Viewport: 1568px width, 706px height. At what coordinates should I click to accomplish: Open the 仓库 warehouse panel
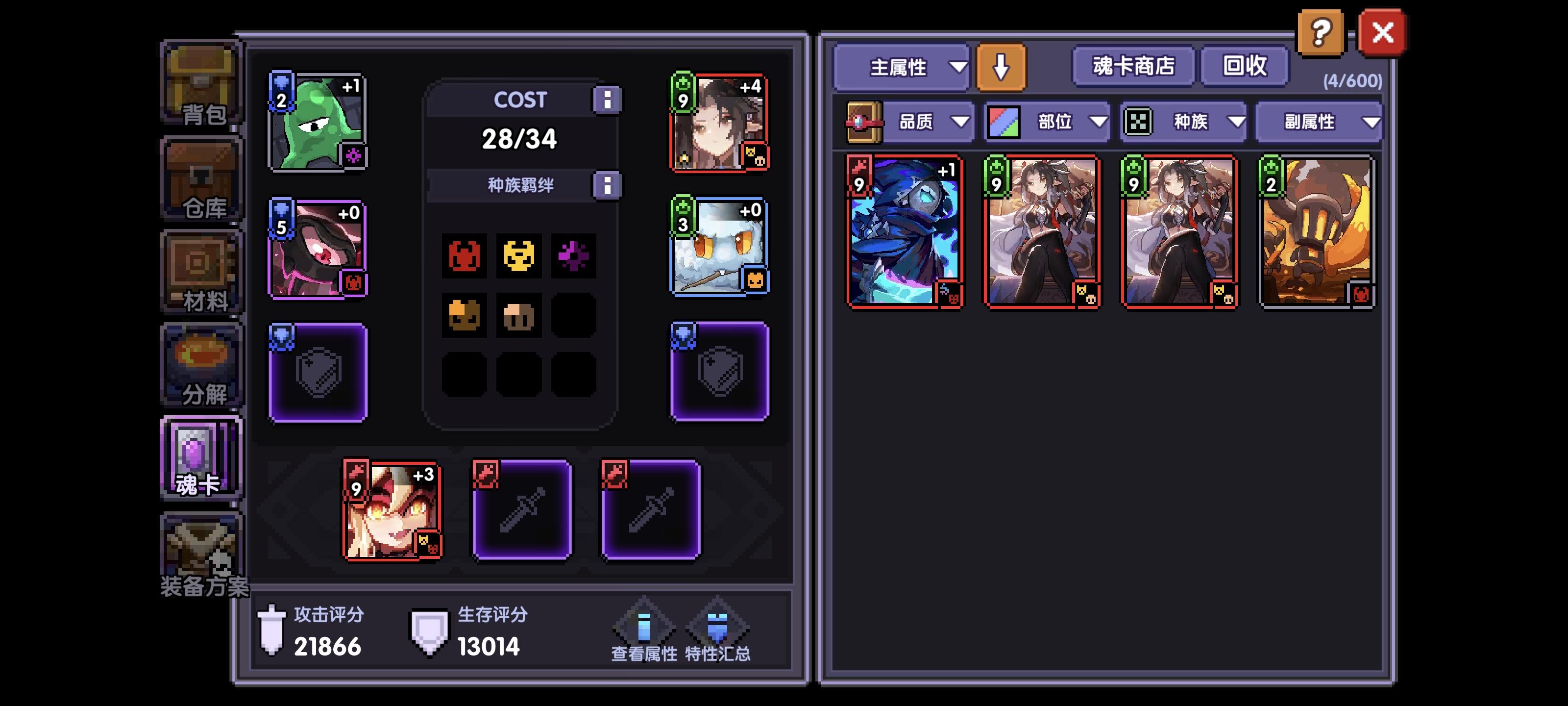tap(201, 180)
